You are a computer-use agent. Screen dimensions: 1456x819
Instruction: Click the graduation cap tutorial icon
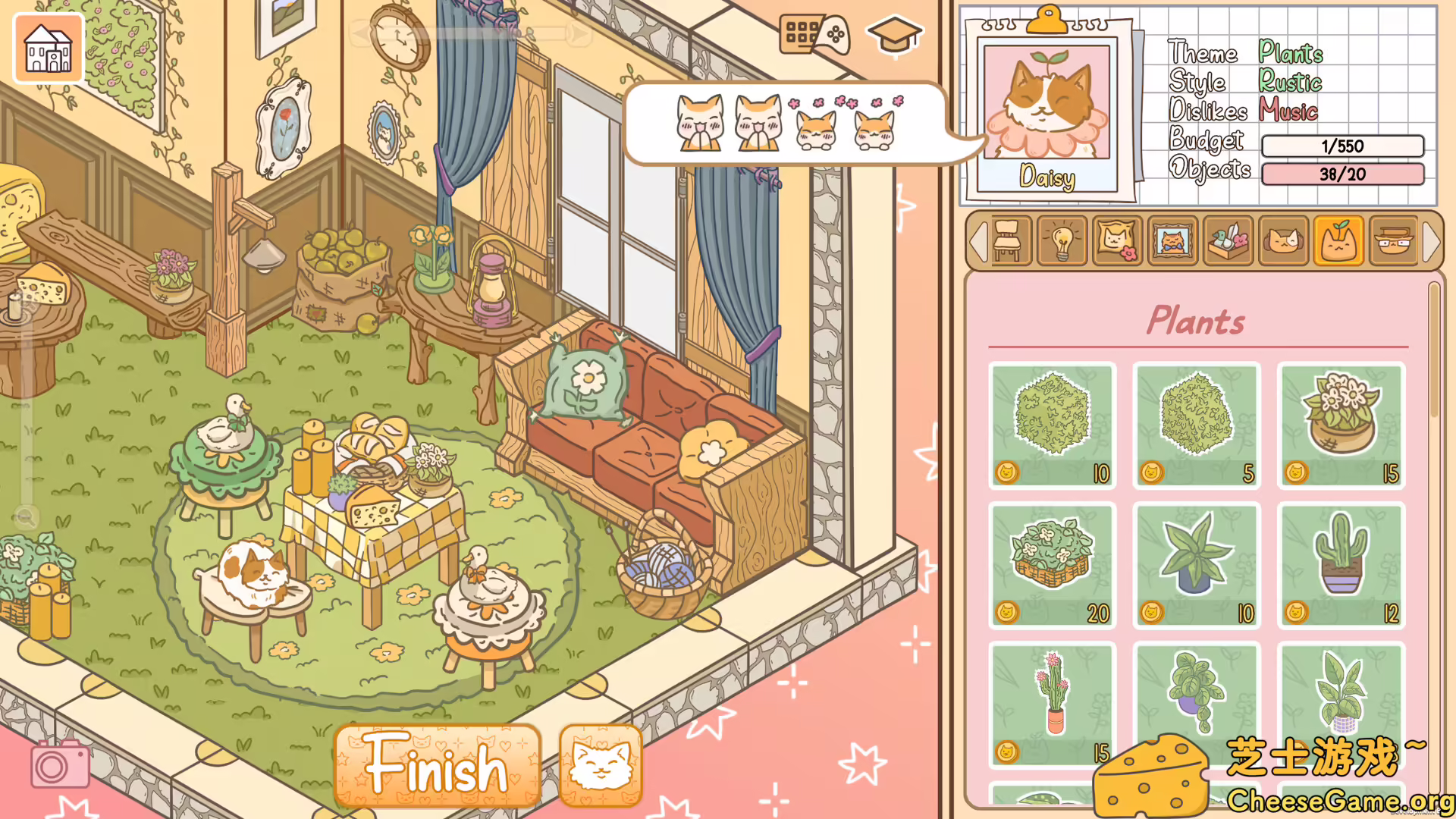coord(895,34)
